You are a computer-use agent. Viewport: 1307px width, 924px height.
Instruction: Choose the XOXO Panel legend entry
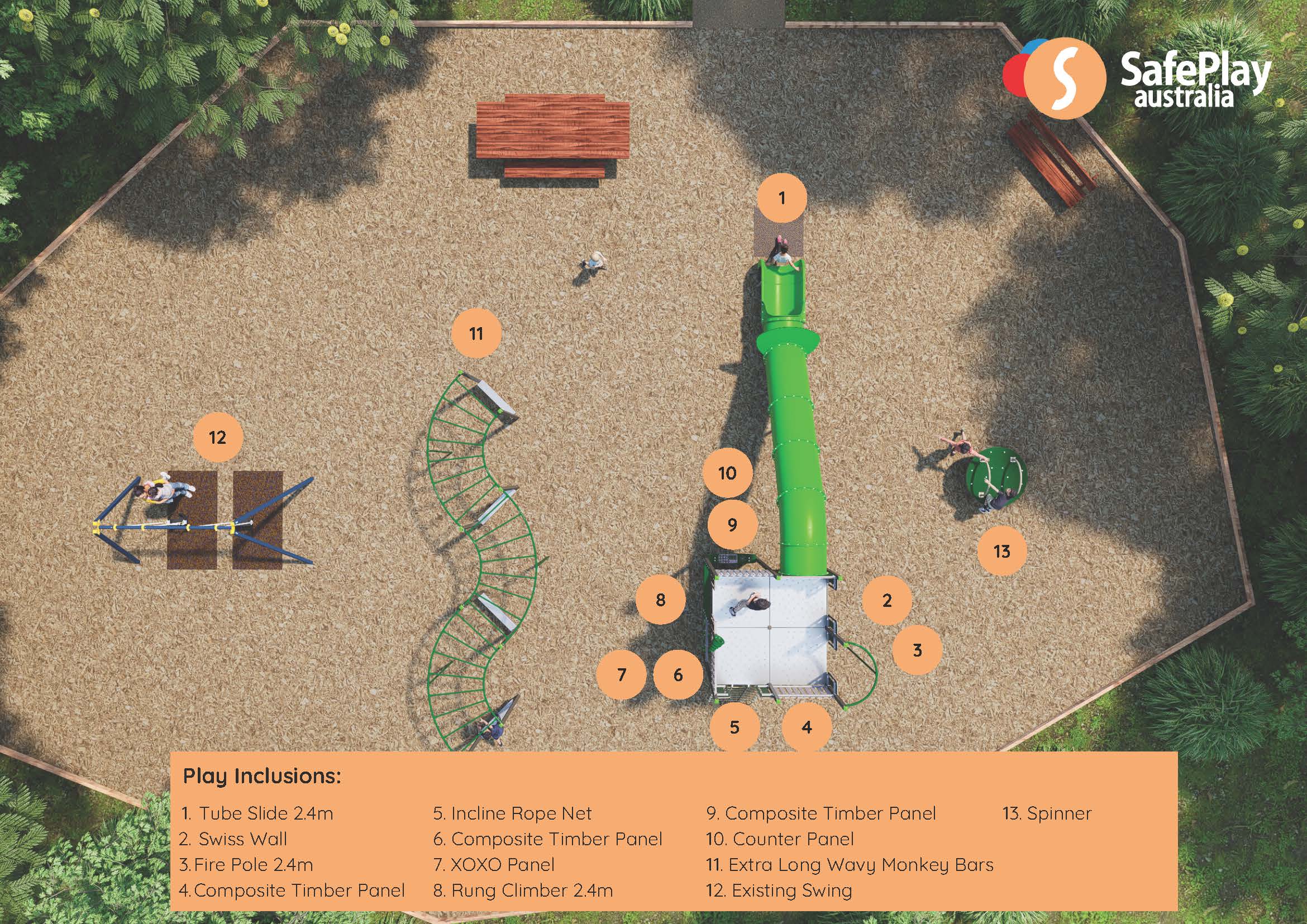pyautogui.click(x=494, y=865)
